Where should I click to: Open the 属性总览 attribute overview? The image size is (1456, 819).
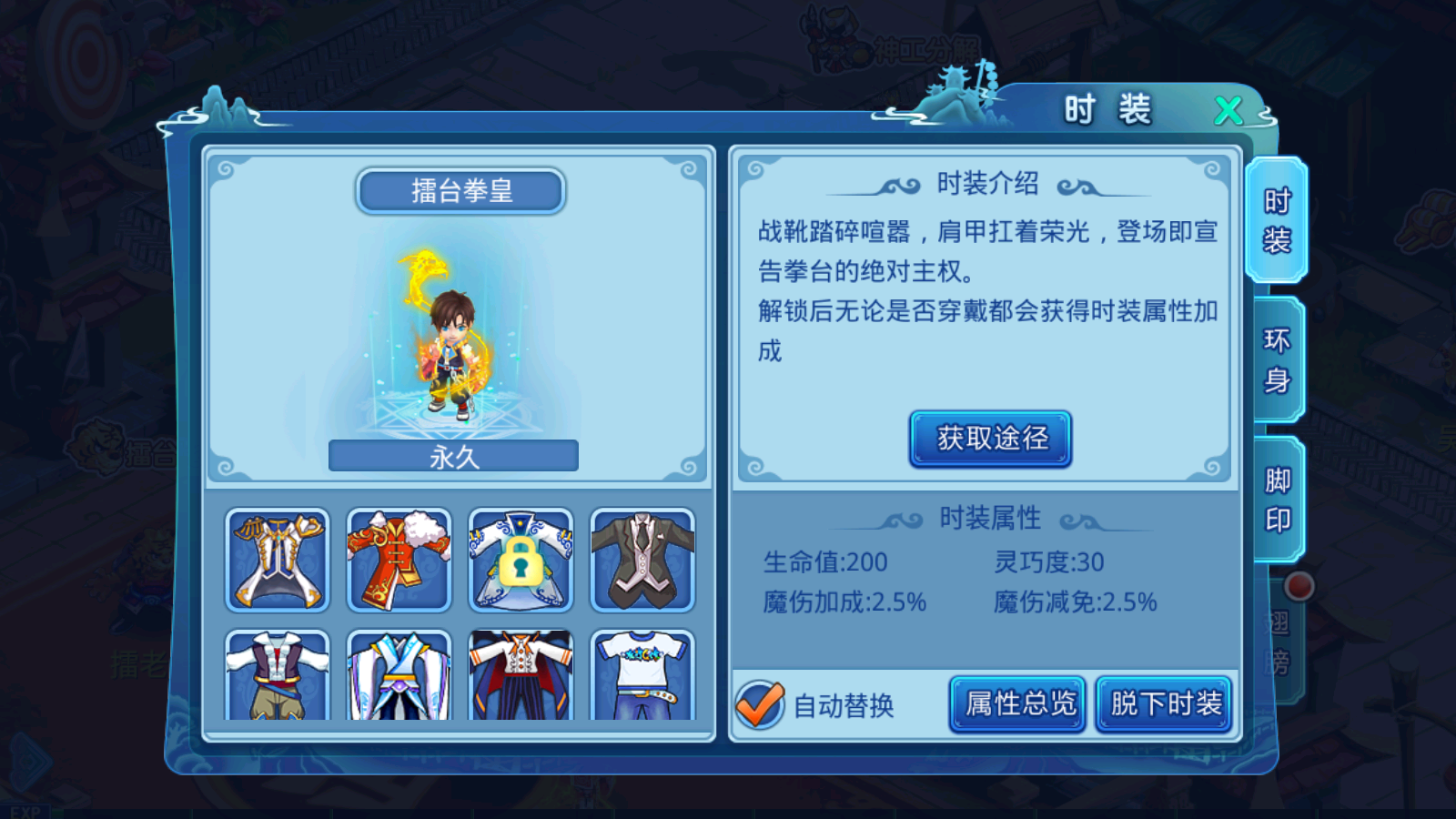coord(1016,703)
